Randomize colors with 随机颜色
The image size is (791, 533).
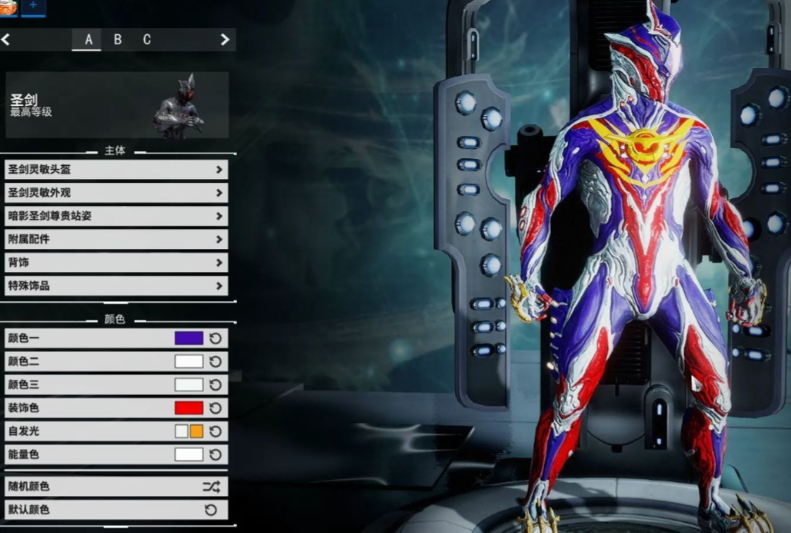click(x=116, y=487)
